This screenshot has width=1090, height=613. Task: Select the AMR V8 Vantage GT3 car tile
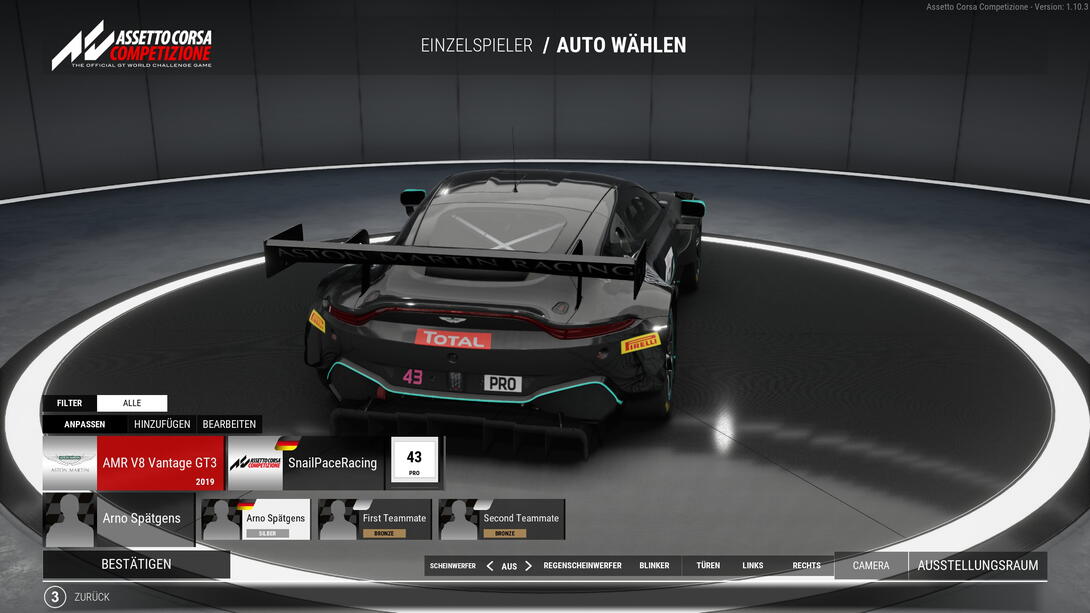coord(133,463)
